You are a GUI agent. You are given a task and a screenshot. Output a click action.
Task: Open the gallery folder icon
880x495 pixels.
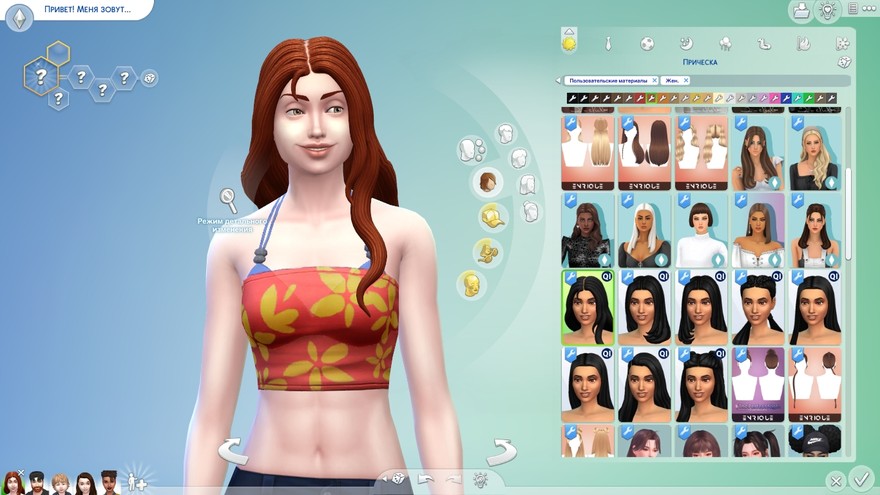pos(800,11)
